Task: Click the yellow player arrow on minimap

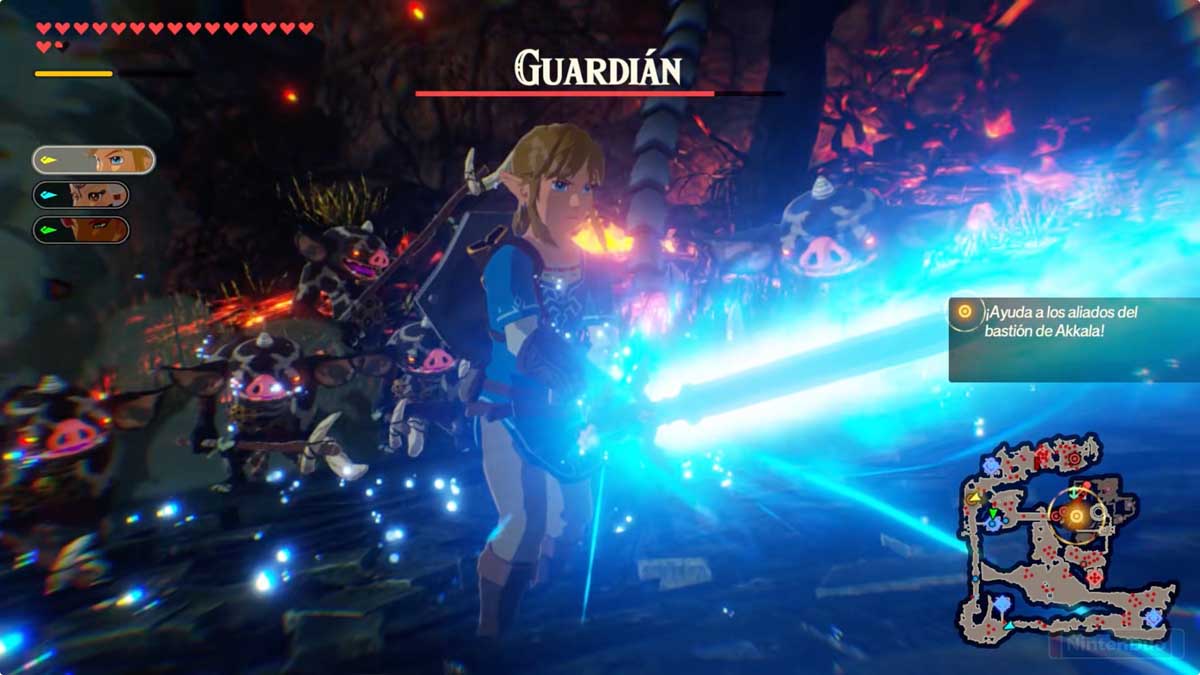Action: [x=973, y=495]
